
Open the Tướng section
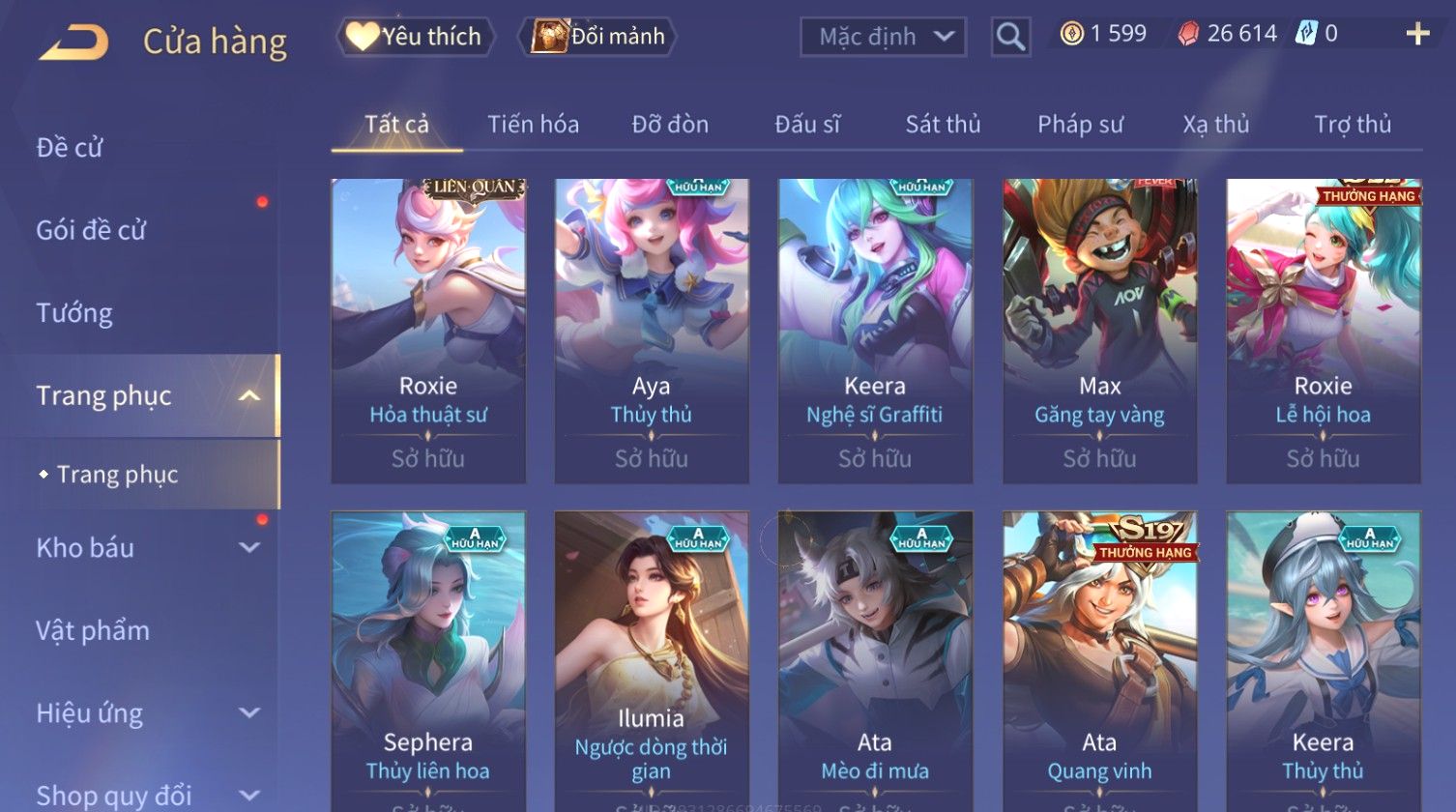point(74,313)
